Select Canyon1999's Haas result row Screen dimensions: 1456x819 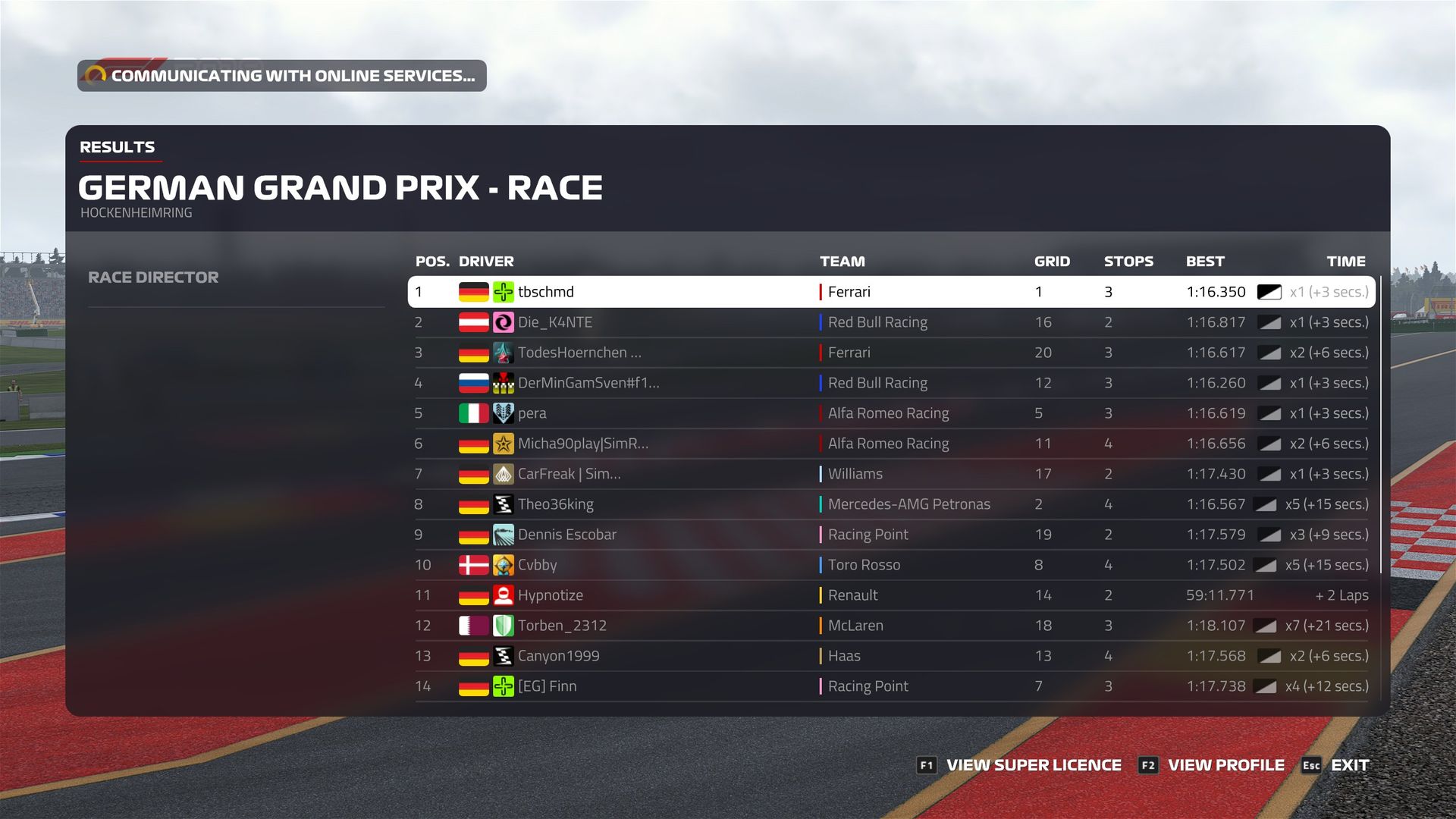click(891, 656)
